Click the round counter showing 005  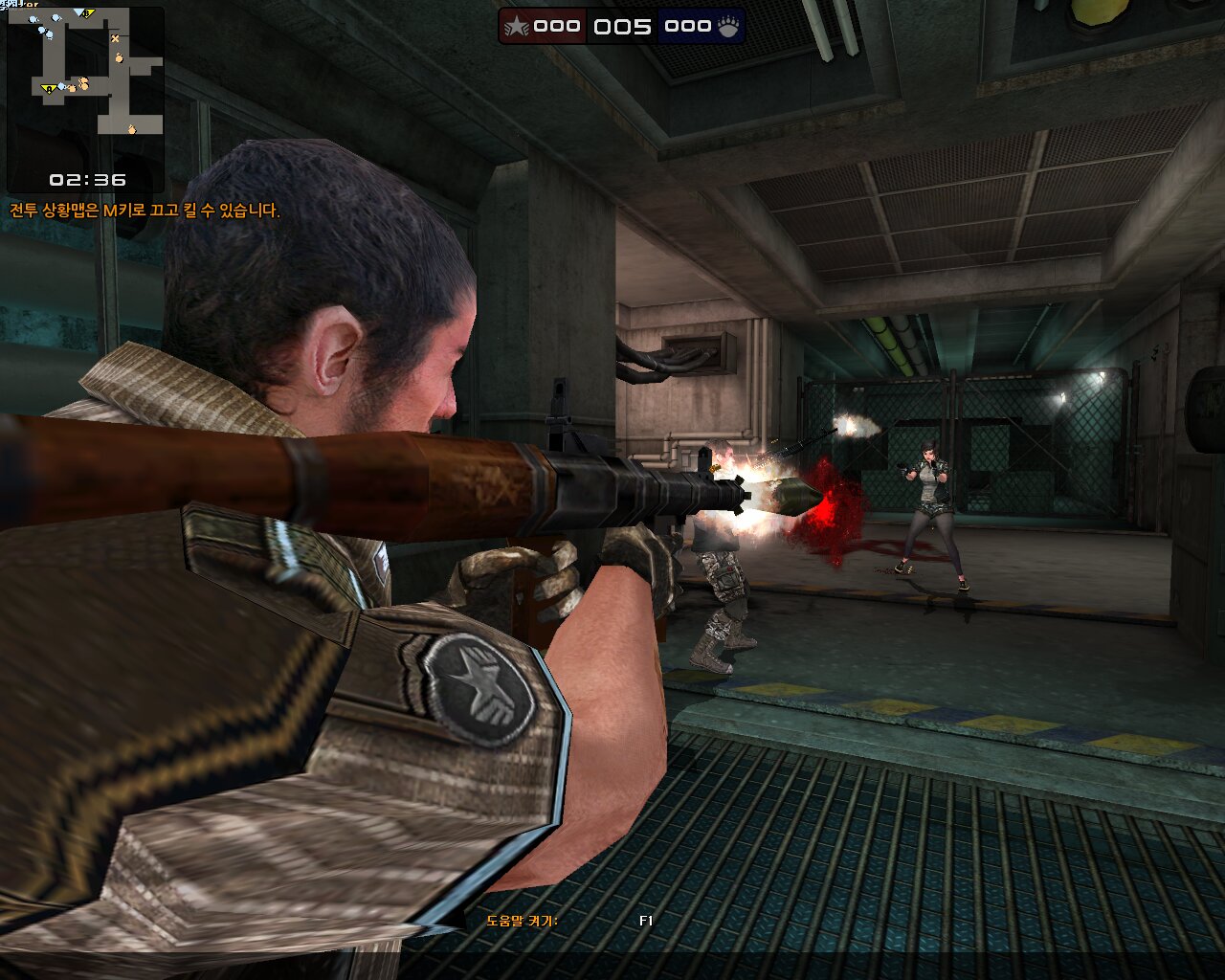click(x=623, y=26)
